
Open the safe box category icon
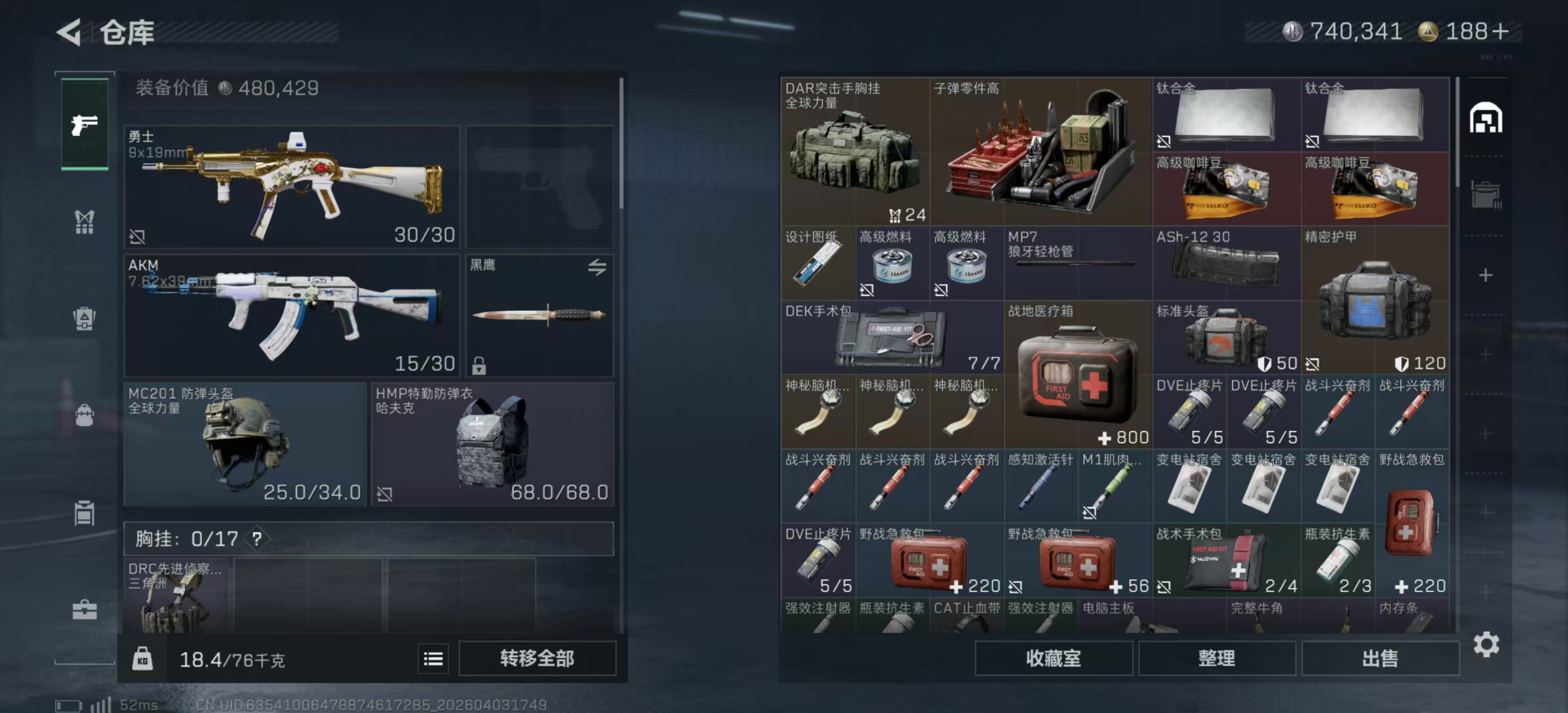tap(85, 319)
